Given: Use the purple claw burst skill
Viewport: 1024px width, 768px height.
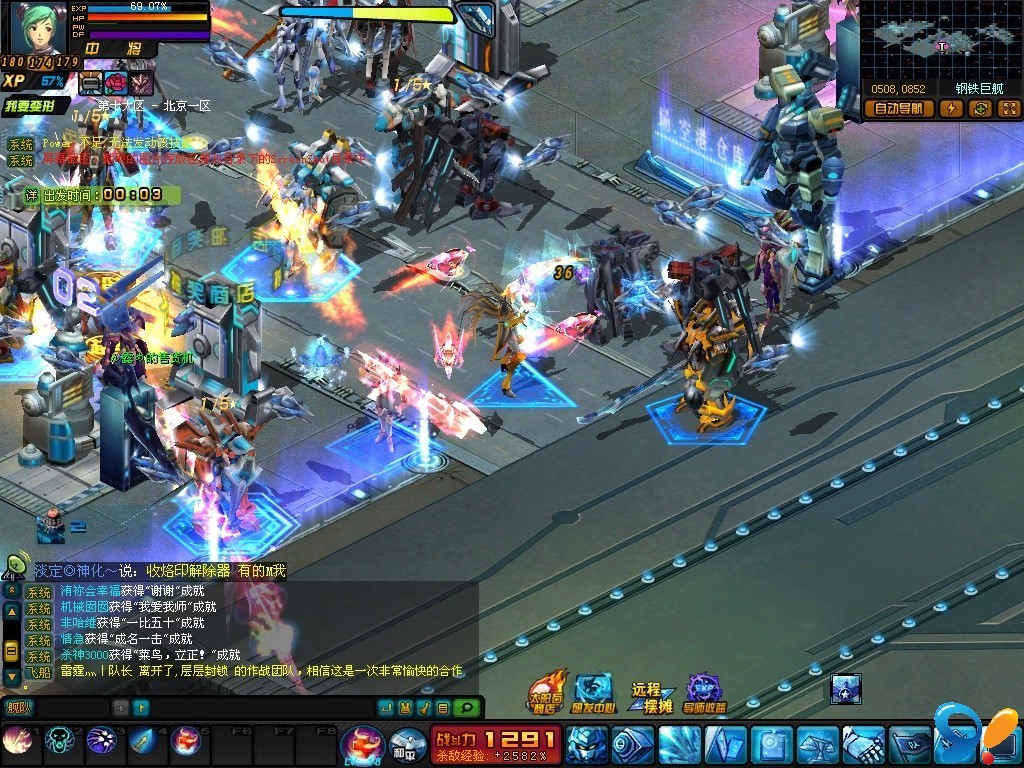Looking at the screenshot, I should (x=101, y=741).
